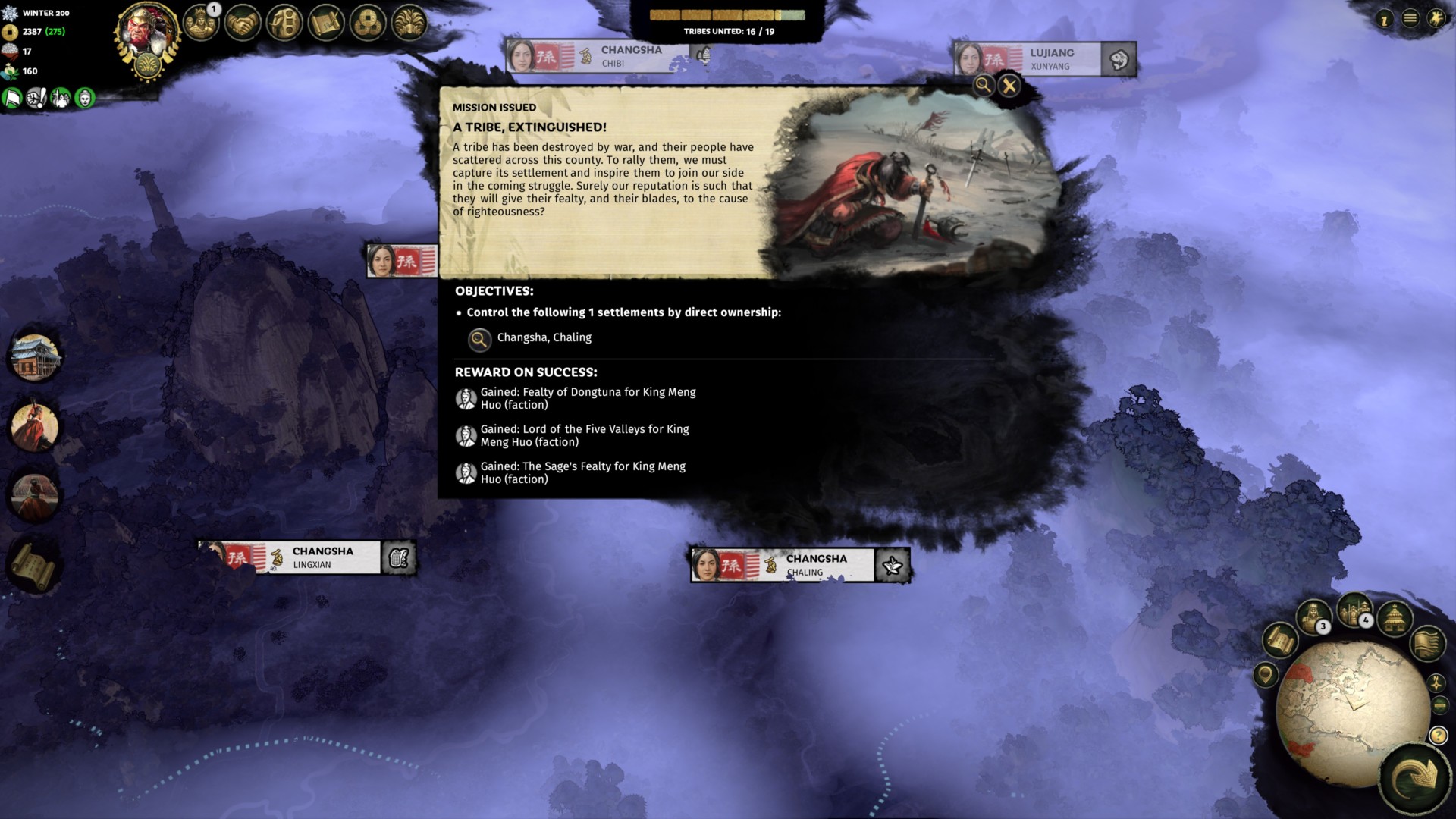Image resolution: width=1456 pixels, height=819 pixels.
Task: Open the game menu hamburger icon top-right
Action: point(1410,18)
